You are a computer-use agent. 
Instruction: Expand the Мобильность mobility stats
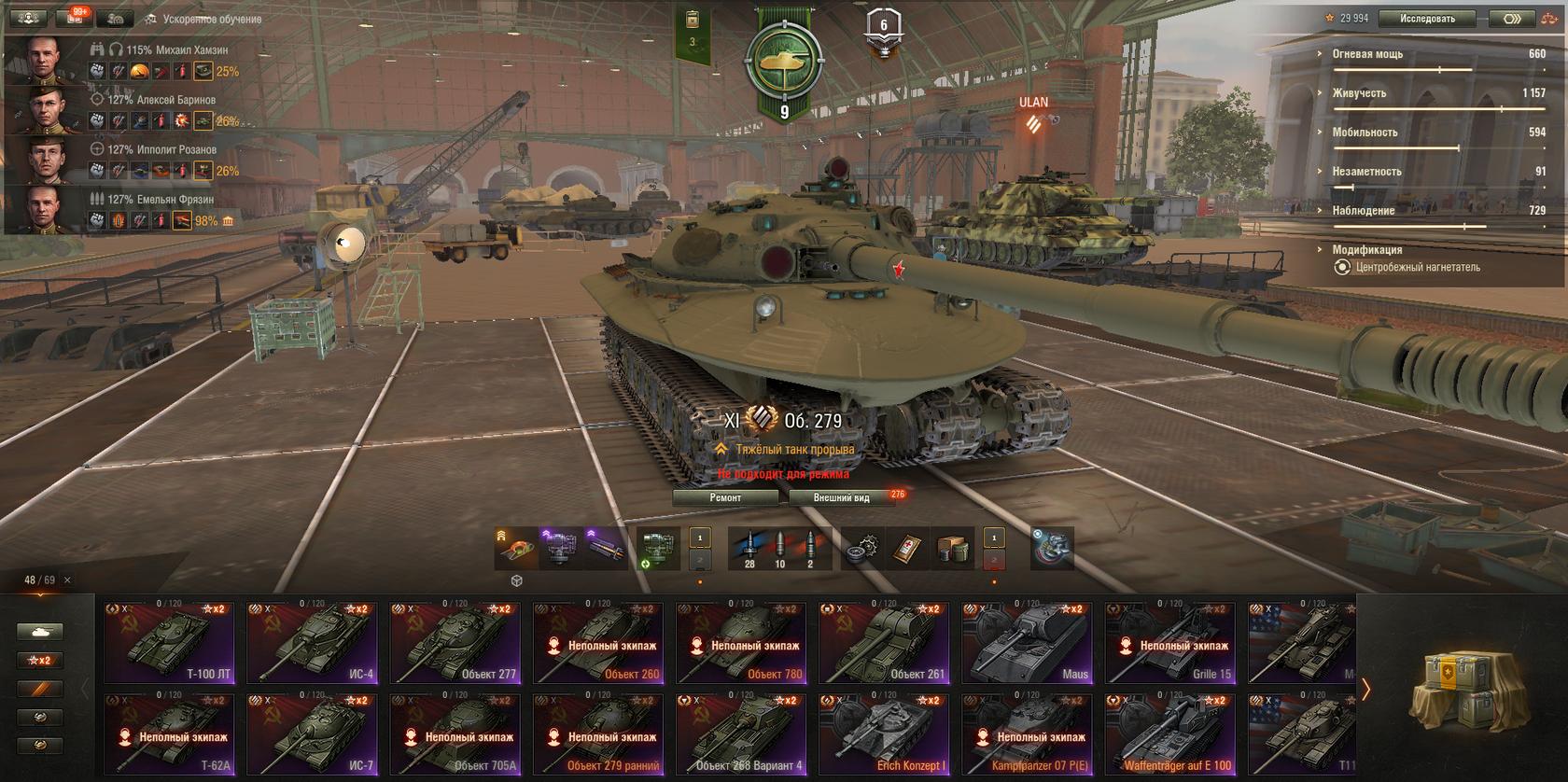pos(1365,133)
